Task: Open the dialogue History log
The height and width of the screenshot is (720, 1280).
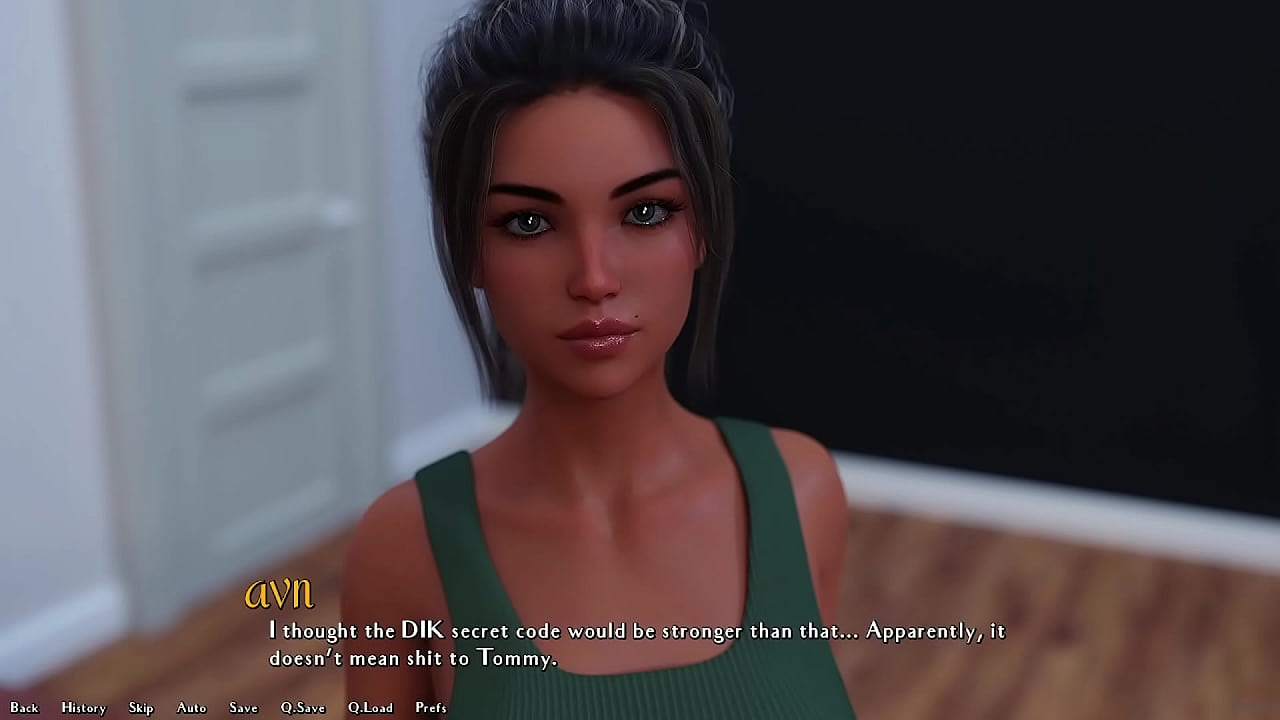Action: [x=83, y=708]
